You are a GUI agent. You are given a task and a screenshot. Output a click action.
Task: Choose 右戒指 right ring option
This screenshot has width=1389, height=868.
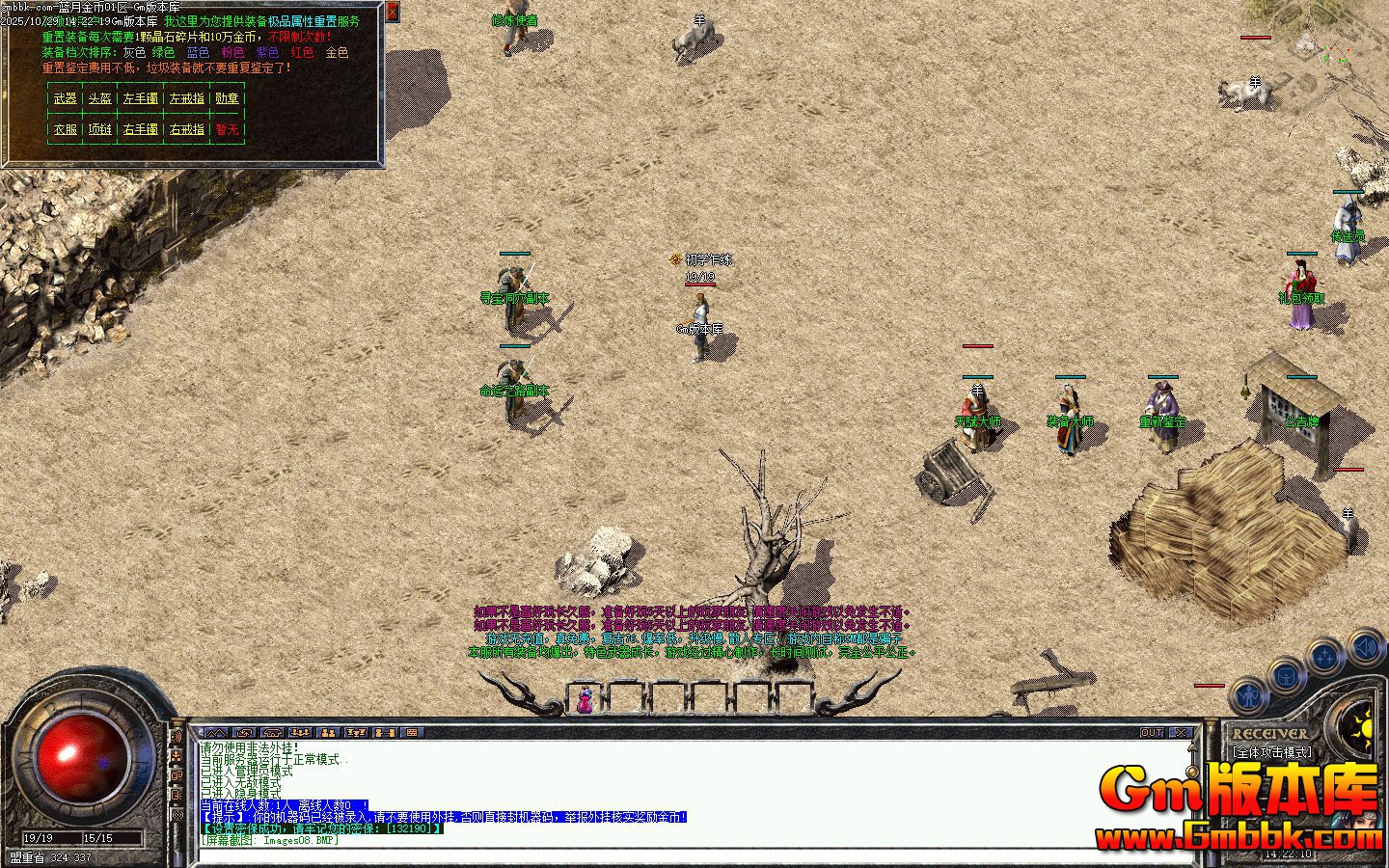pyautogui.click(x=187, y=129)
